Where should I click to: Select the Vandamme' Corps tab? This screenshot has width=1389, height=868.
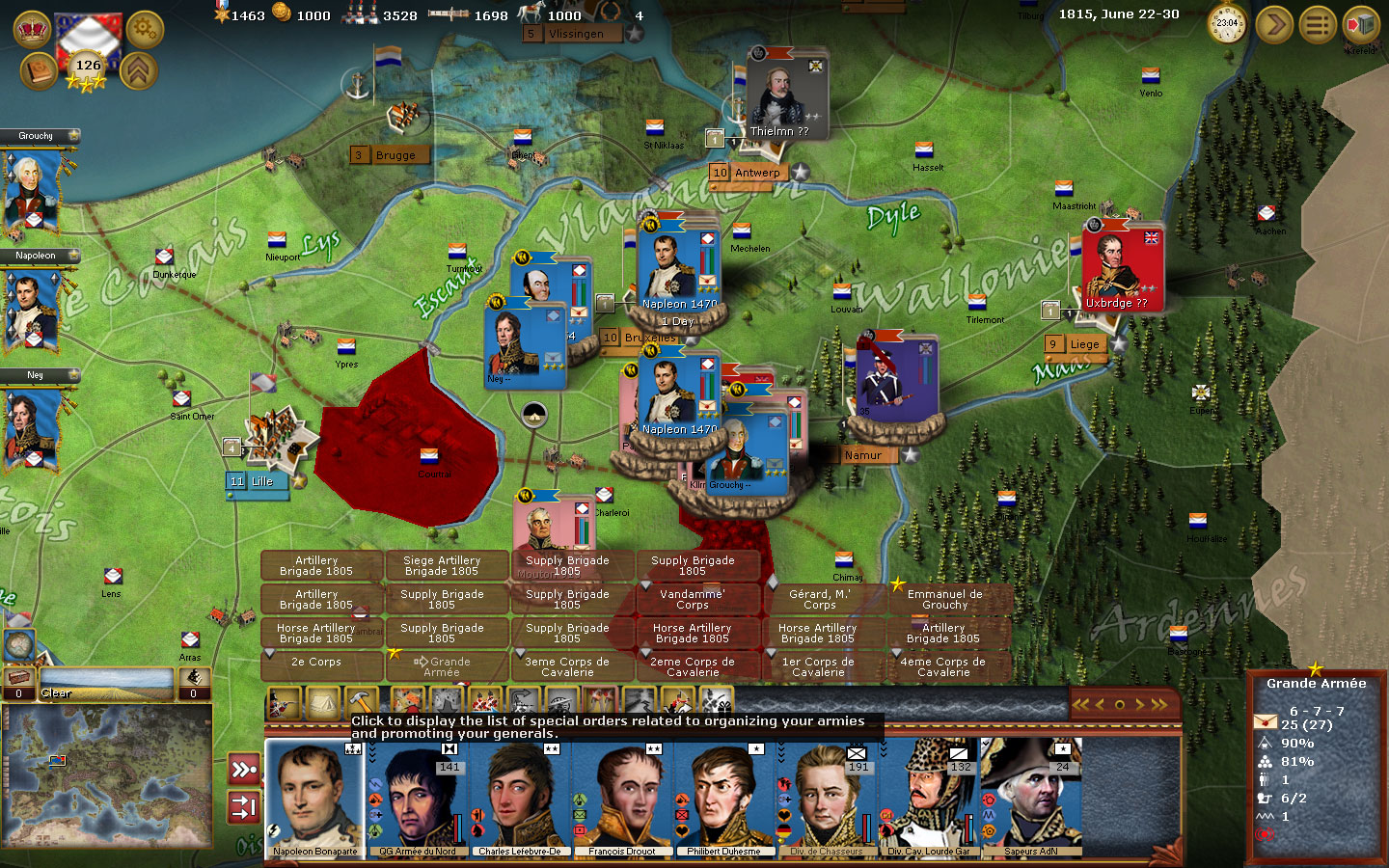point(697,599)
